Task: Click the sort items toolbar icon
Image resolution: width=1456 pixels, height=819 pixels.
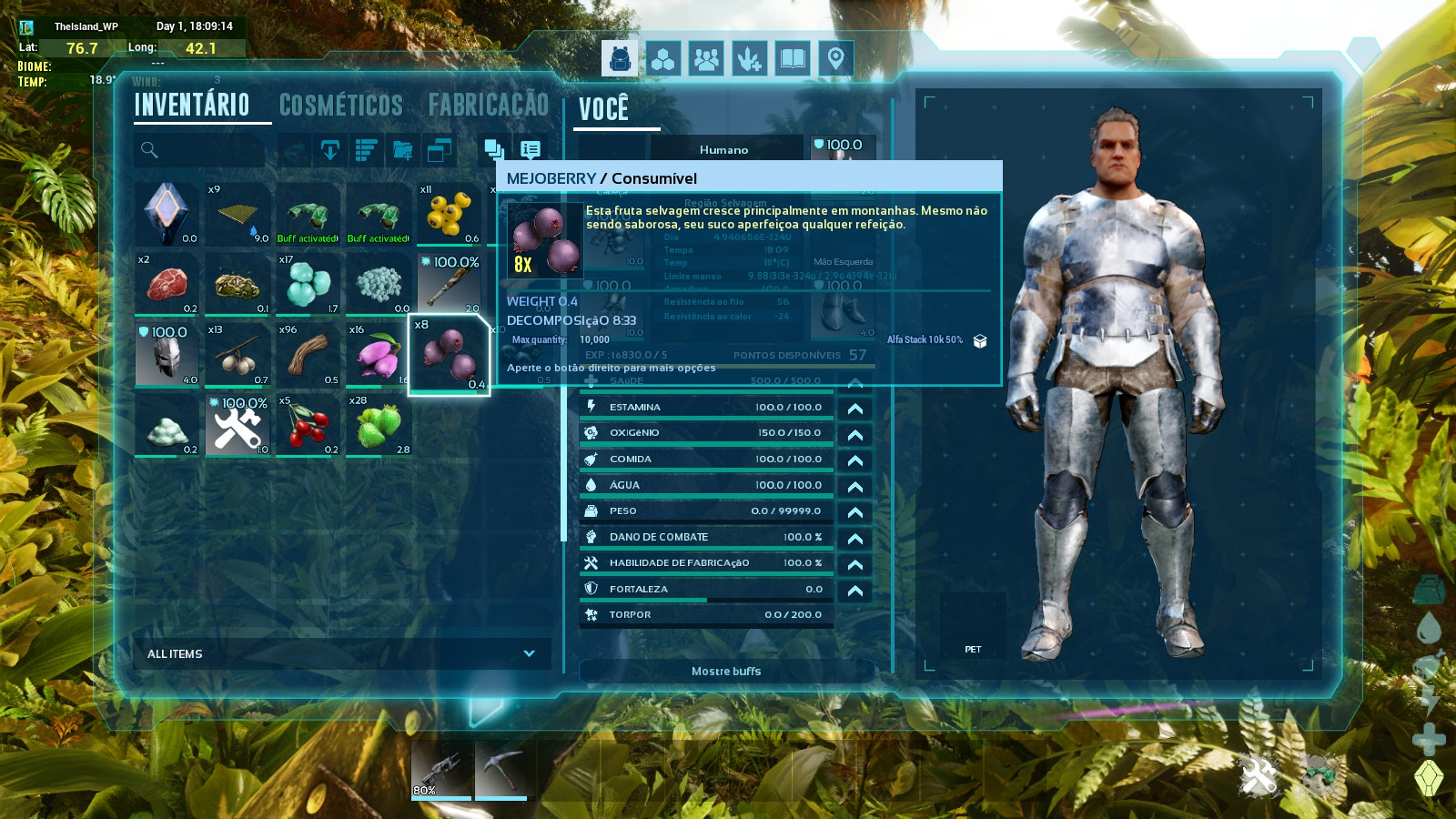Action: pyautogui.click(x=366, y=150)
